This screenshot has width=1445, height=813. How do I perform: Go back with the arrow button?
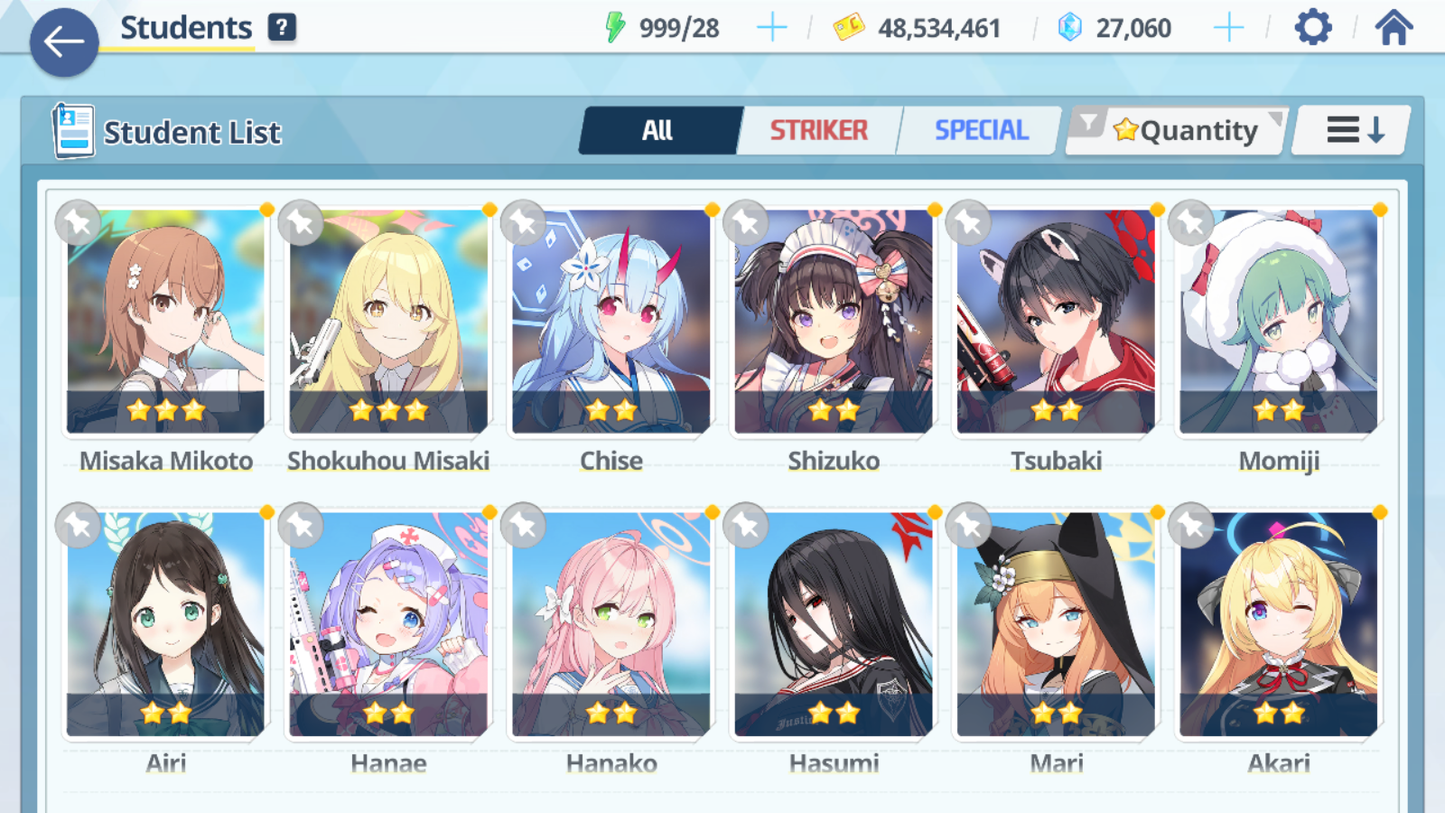[x=64, y=42]
